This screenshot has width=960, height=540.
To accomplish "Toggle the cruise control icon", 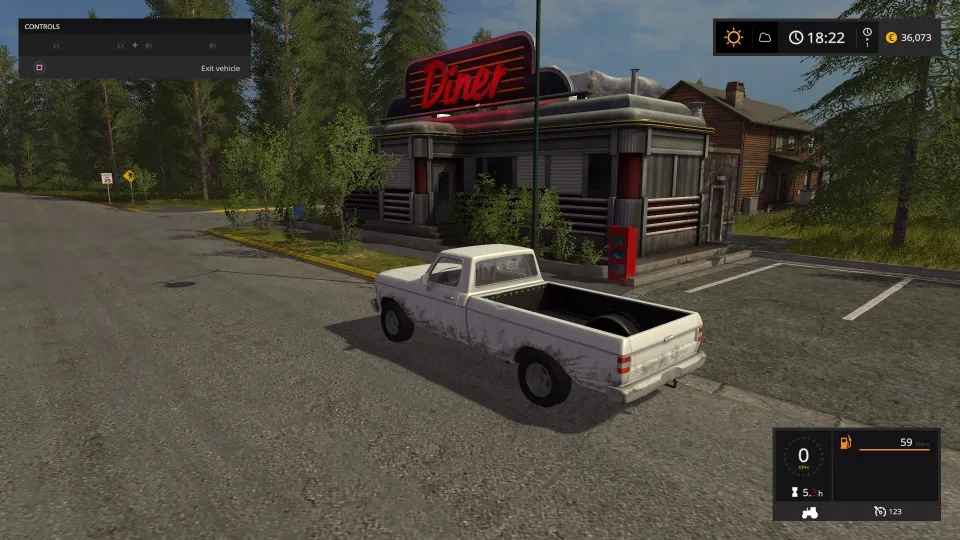I will point(879,511).
